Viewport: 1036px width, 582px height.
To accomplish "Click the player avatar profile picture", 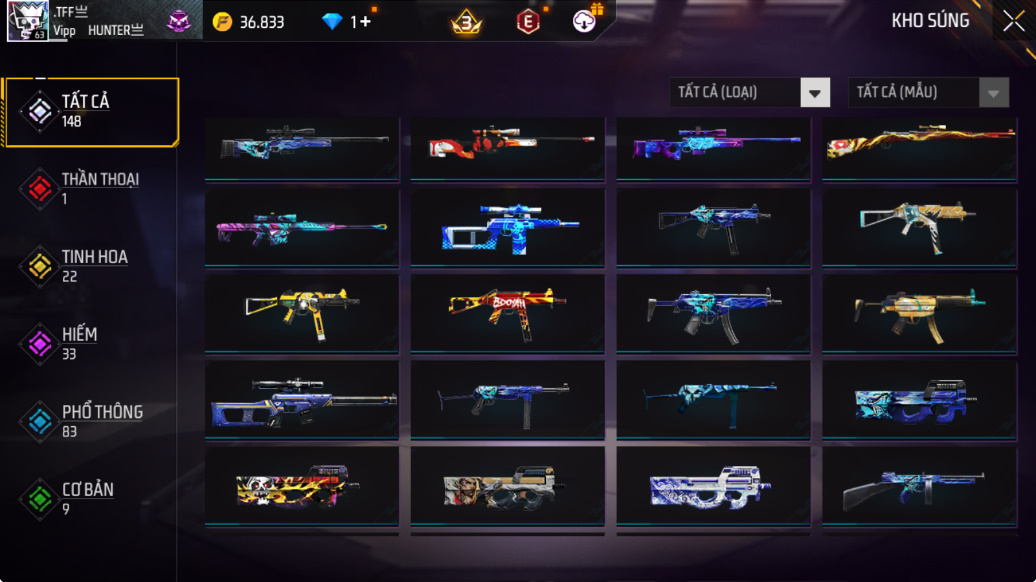I will 28,21.
